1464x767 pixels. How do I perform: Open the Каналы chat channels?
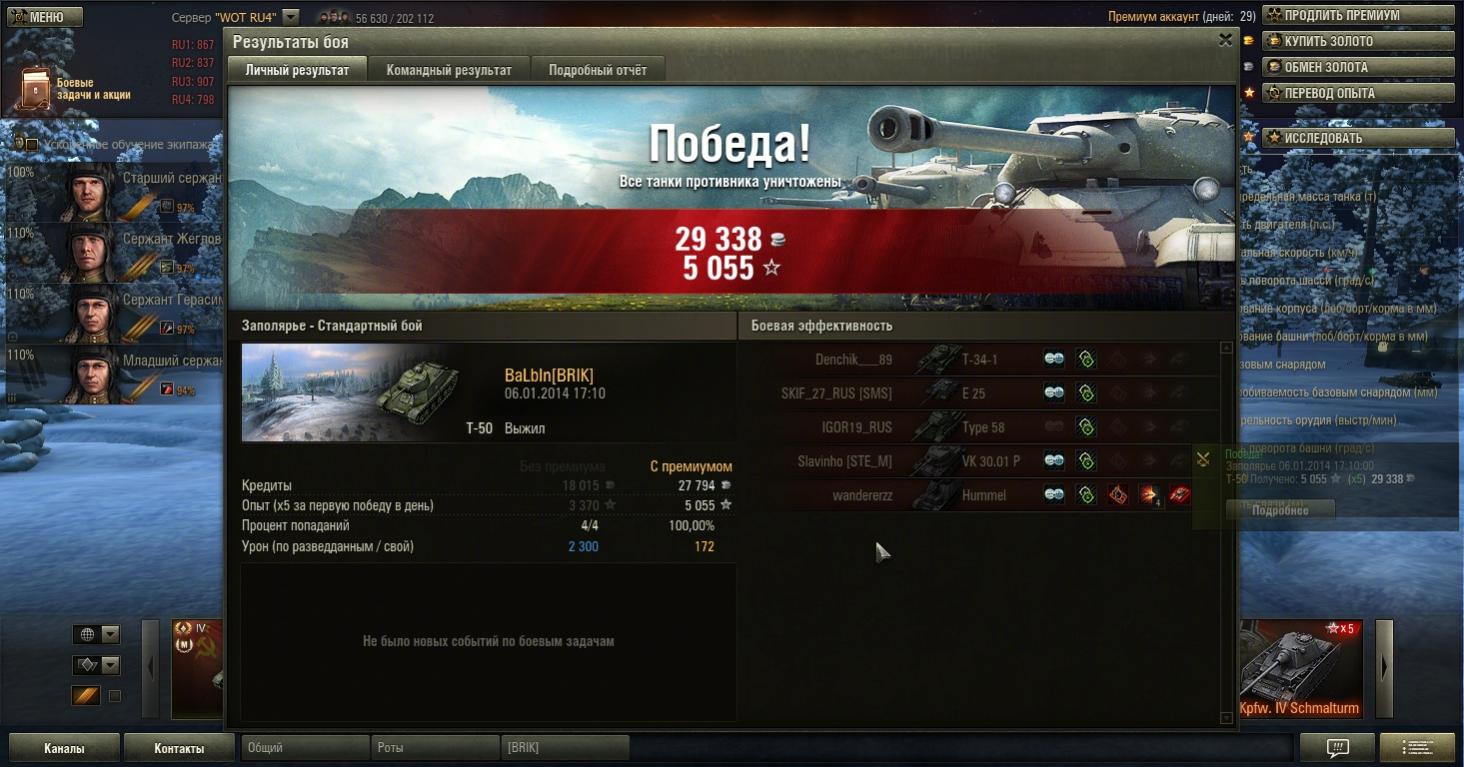(64, 748)
